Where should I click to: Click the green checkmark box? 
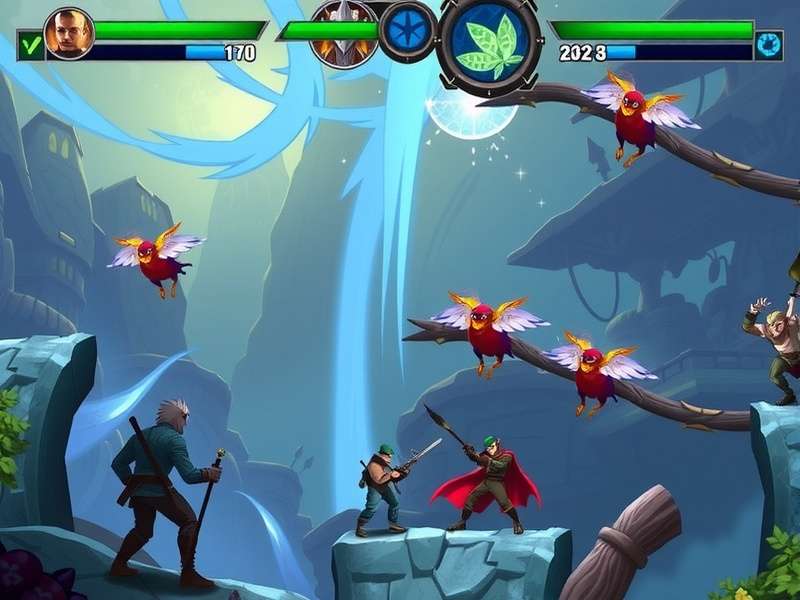pyautogui.click(x=30, y=45)
